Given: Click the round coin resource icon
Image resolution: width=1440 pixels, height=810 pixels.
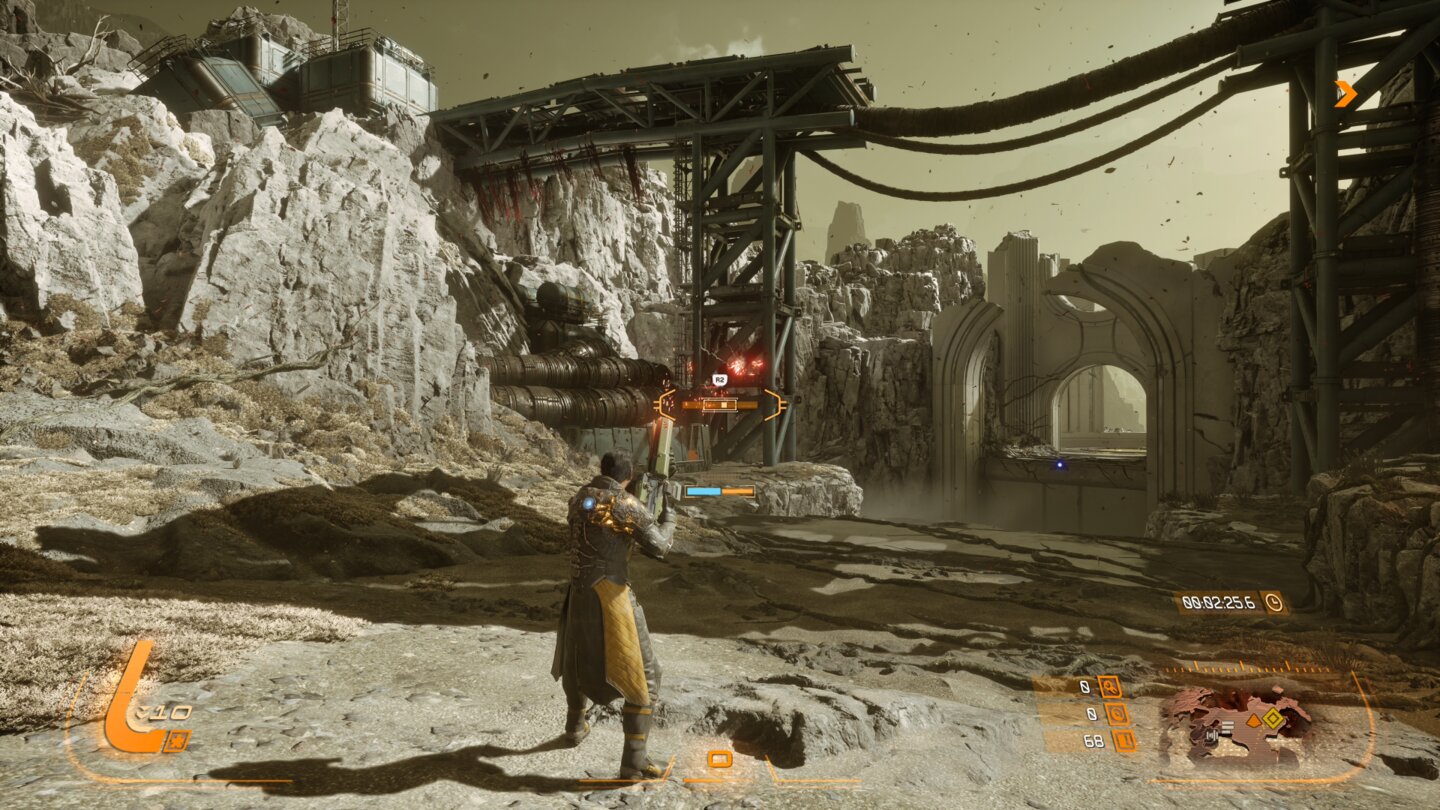Looking at the screenshot, I should tap(1117, 714).
